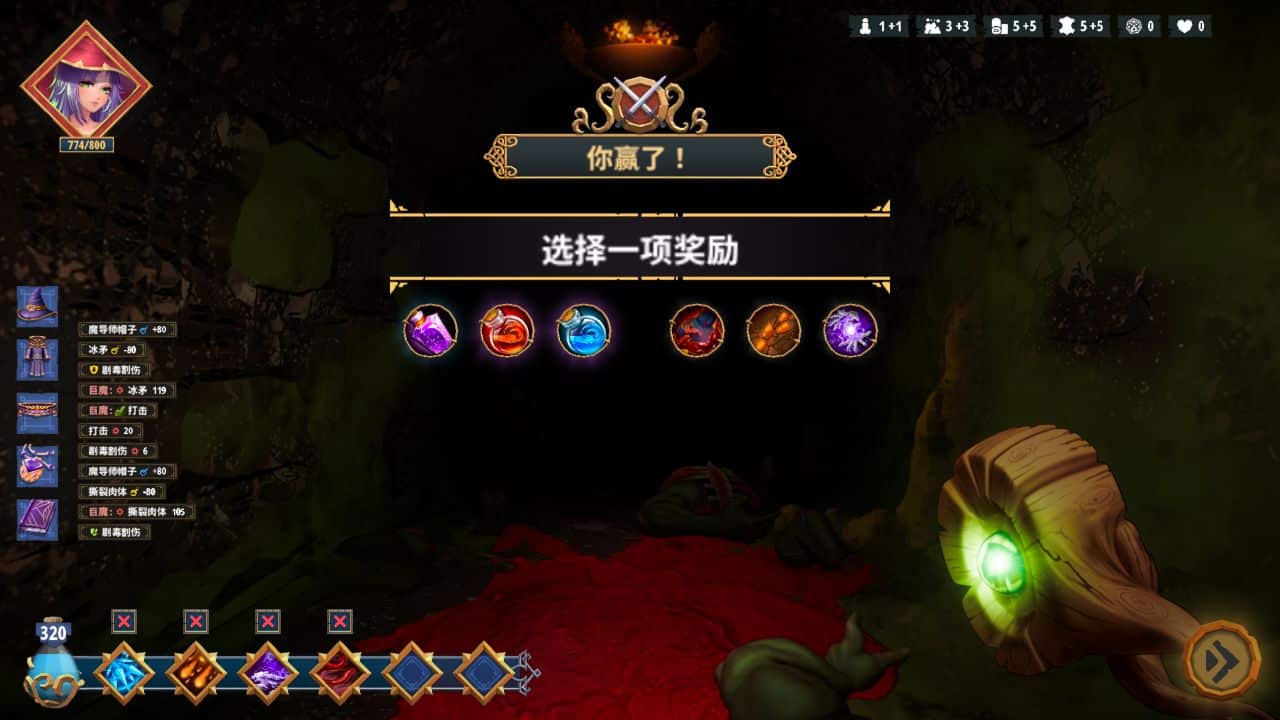1280x720 pixels.
Task: Select the red potion reward
Action: pos(505,332)
